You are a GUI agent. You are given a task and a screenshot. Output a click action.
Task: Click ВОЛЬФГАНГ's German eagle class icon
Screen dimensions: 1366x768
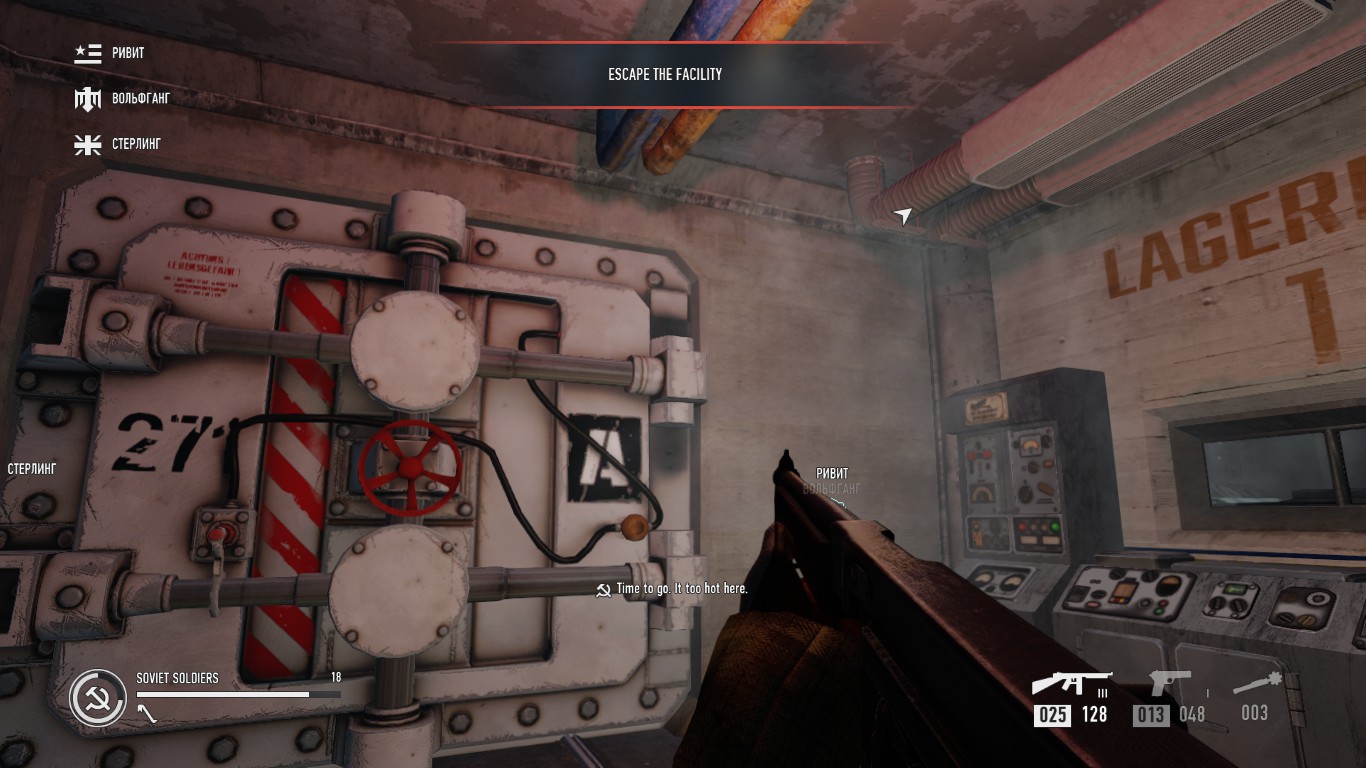pos(87,98)
